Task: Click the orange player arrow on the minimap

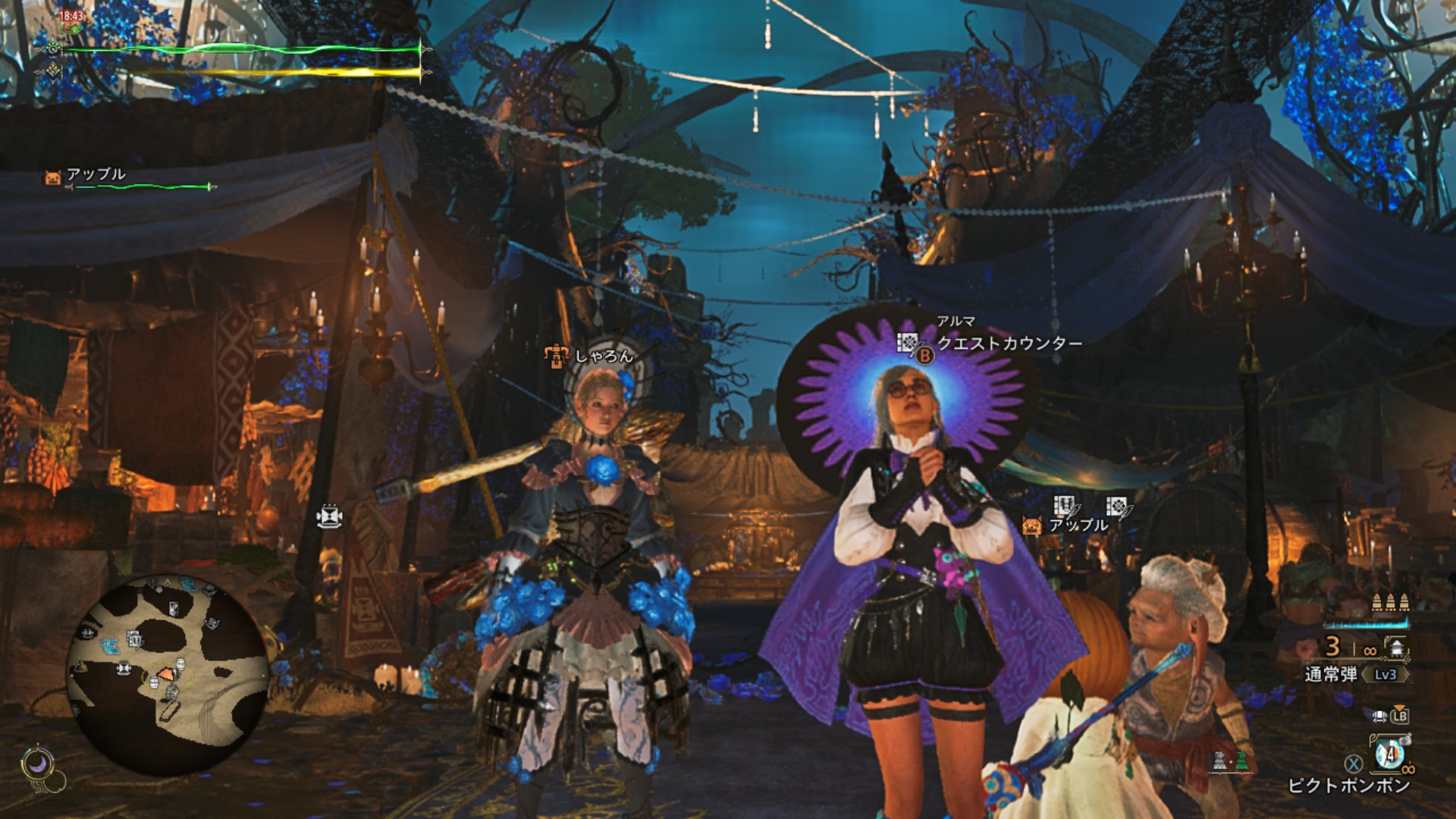Action: pos(164,674)
